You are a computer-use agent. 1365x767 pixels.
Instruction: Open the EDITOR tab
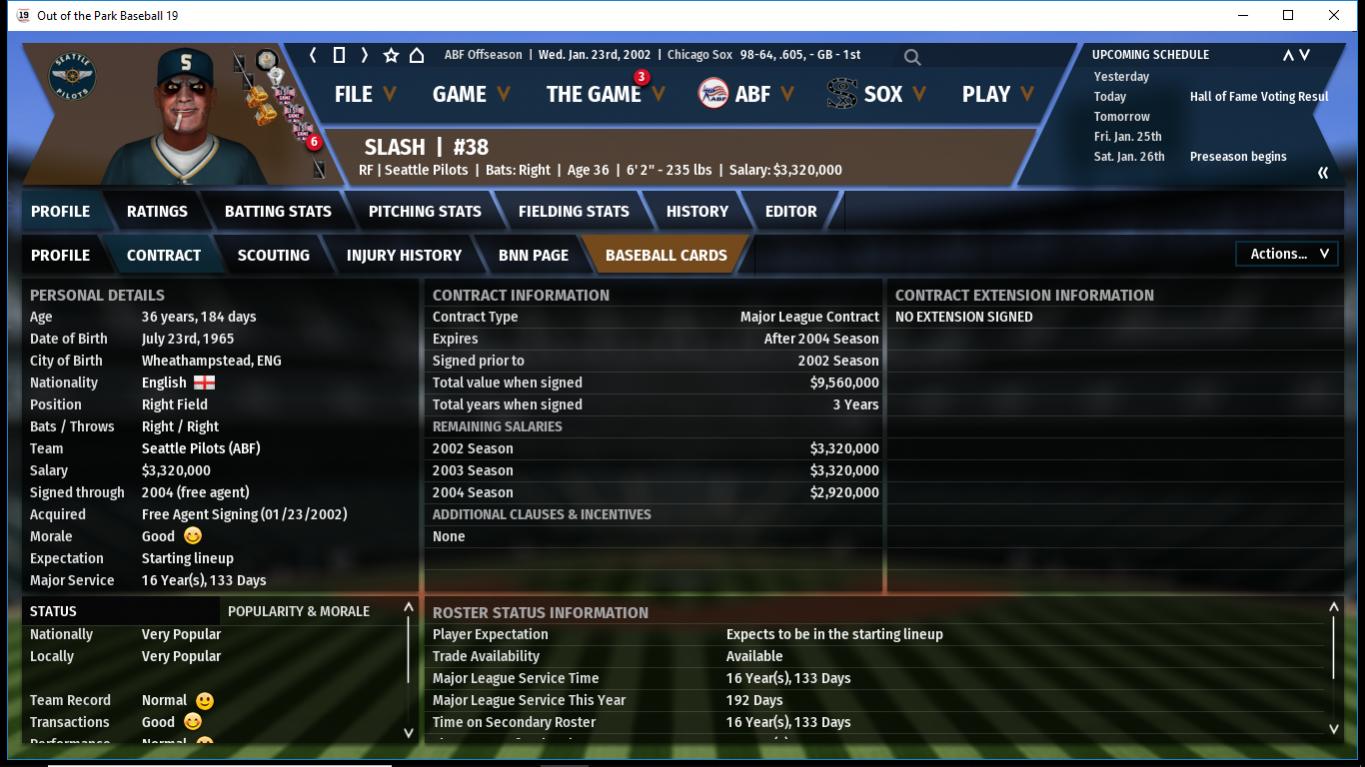pyautogui.click(x=791, y=211)
